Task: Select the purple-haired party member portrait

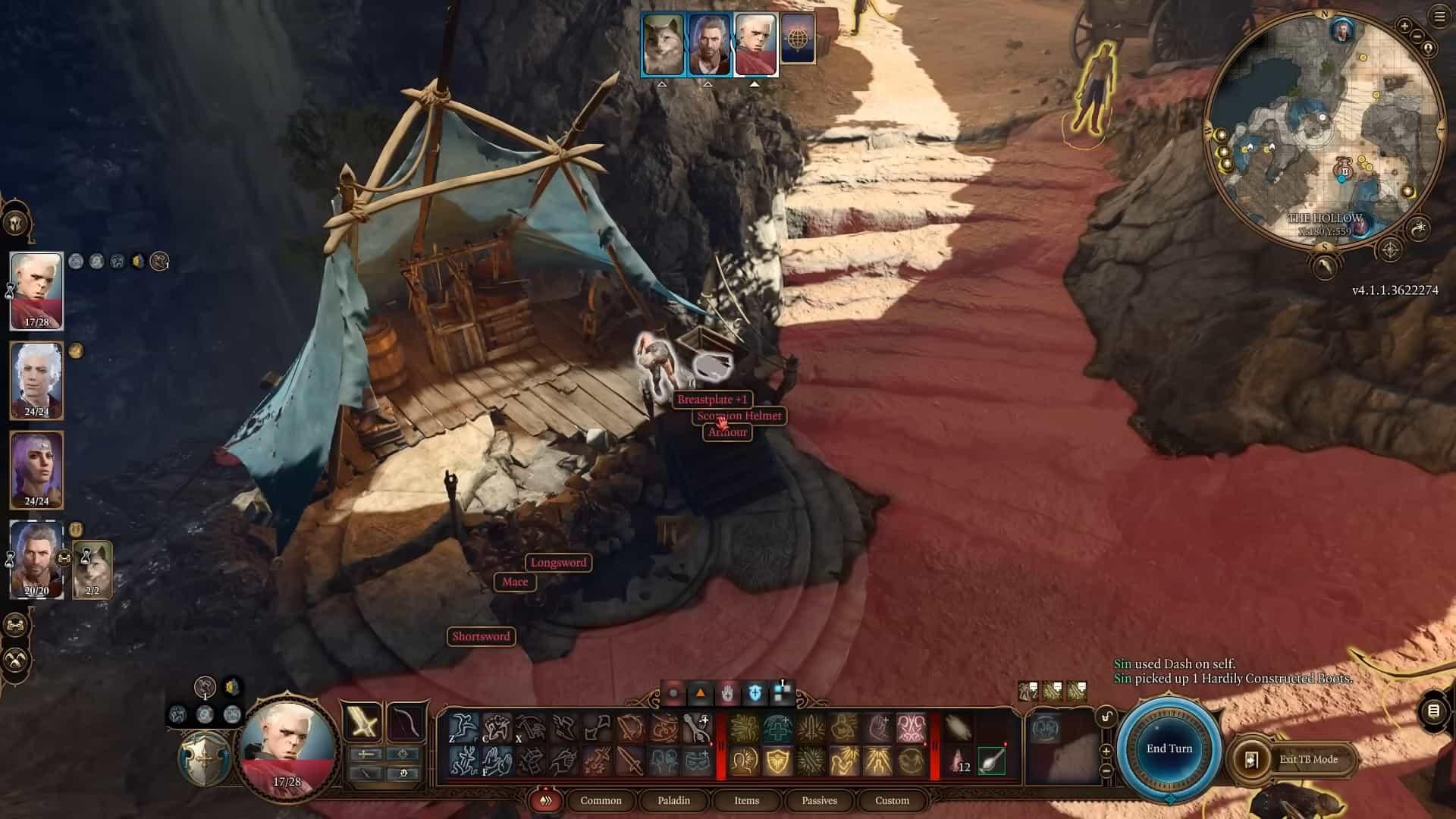Action: (36, 469)
